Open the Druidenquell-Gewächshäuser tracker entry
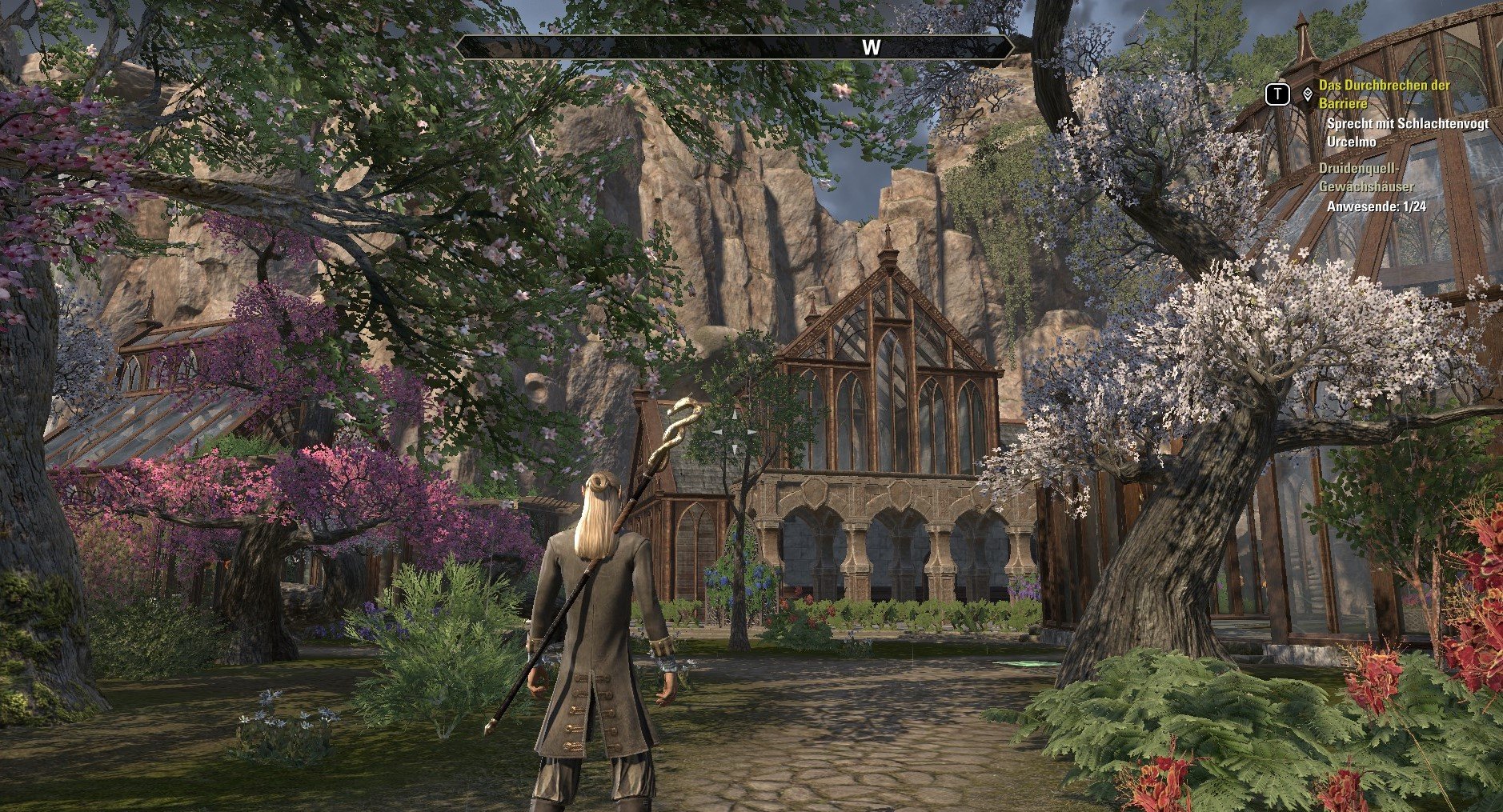The image size is (1503, 812). pos(1365,178)
